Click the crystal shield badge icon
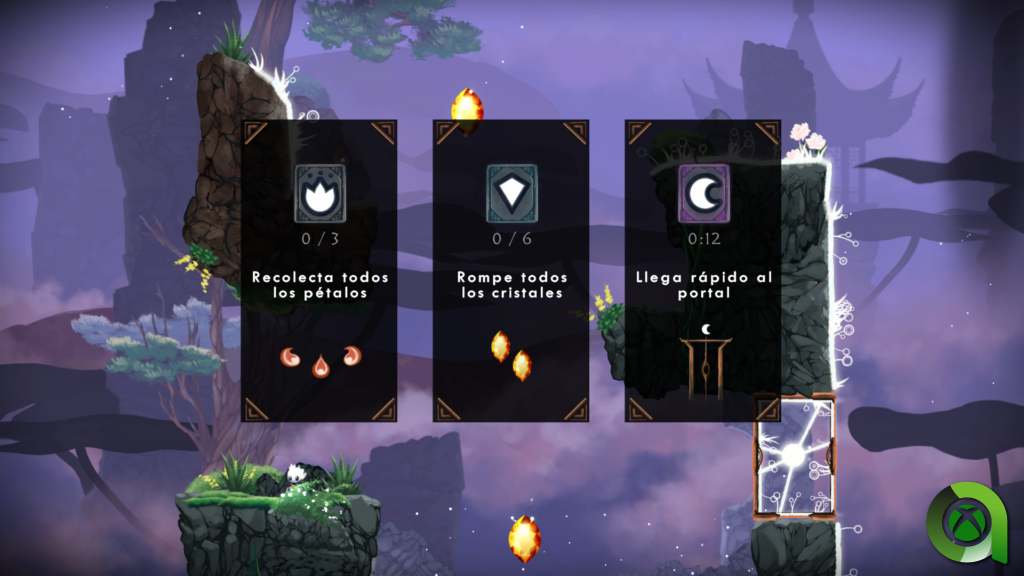Screen dimensions: 1024x576 pyautogui.click(x=511, y=194)
